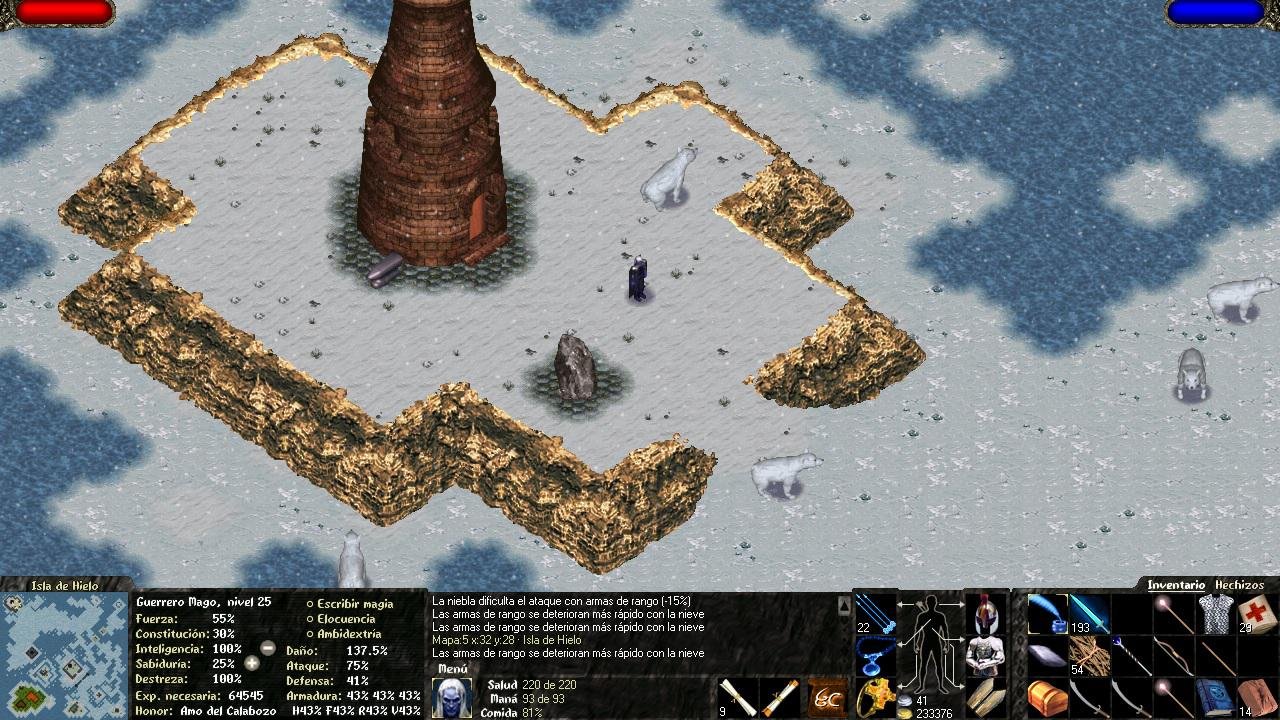Select the Inventario tab
This screenshot has width=1280, height=720.
(1176, 585)
